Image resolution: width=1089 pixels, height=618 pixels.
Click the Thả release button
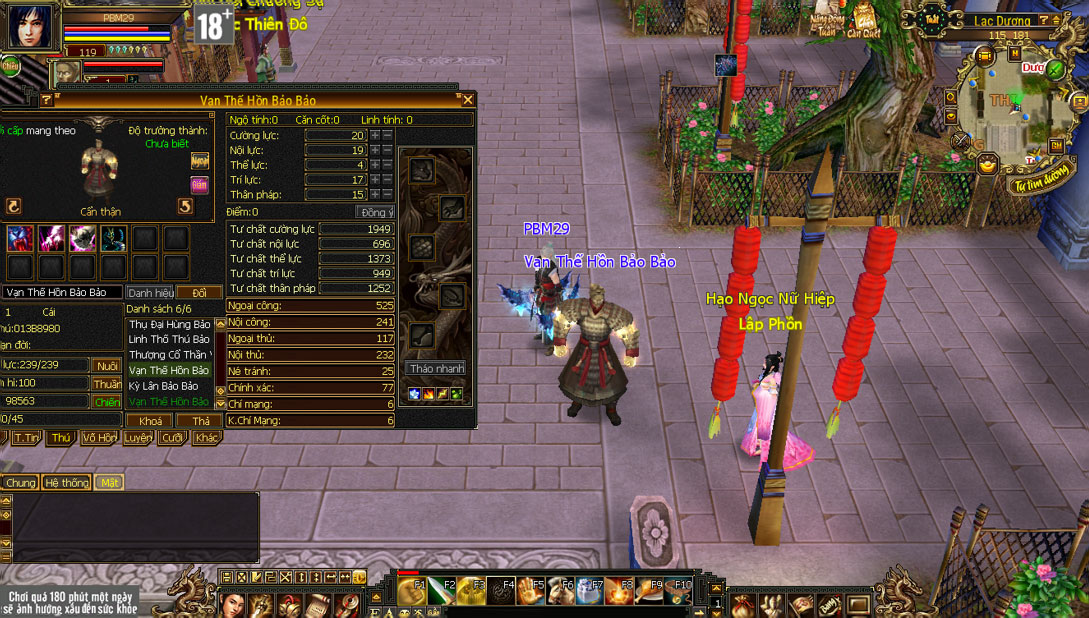pos(201,421)
